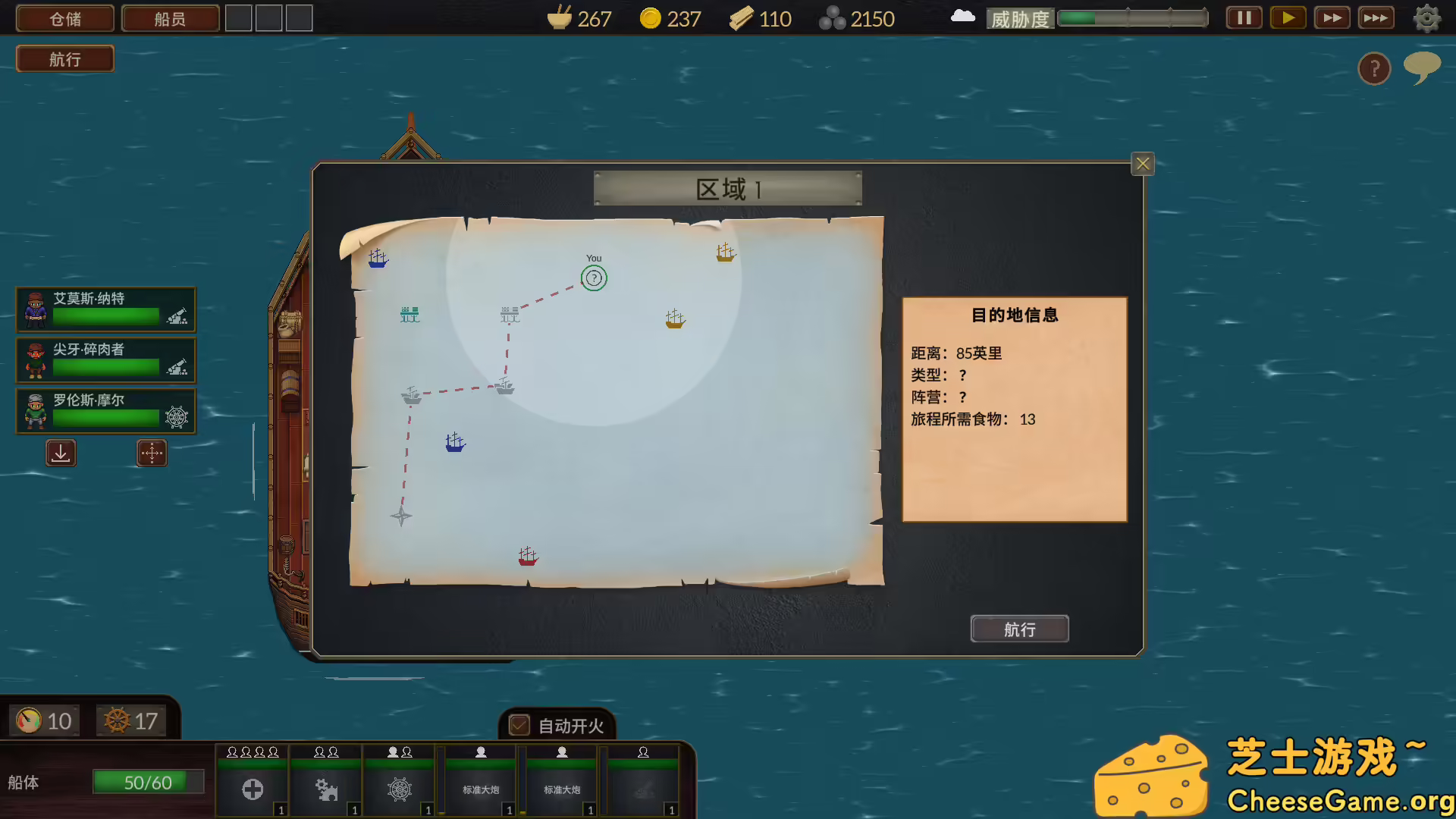Click the food bowl resource icon
Screen dimensions: 1456x819
click(x=558, y=17)
